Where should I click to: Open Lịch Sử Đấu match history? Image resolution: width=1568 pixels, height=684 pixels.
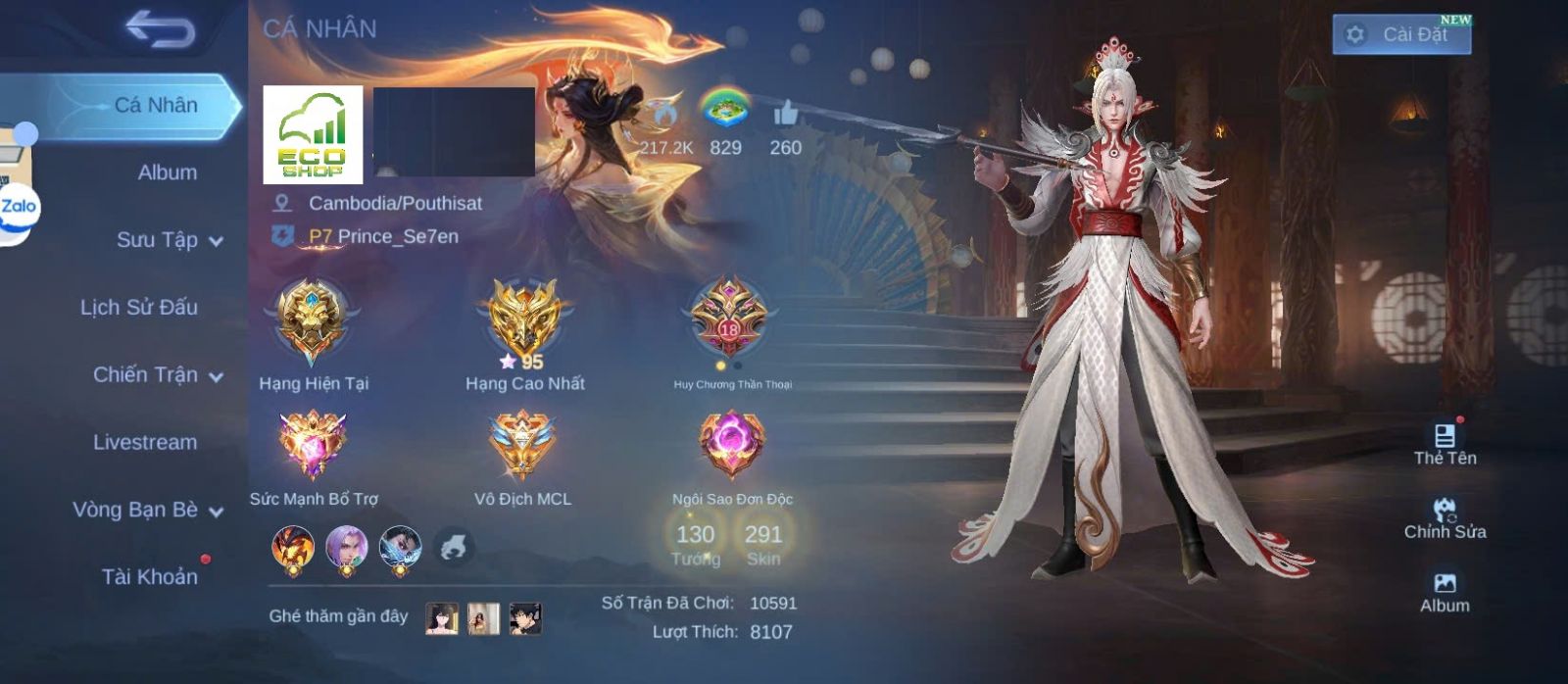click(139, 308)
